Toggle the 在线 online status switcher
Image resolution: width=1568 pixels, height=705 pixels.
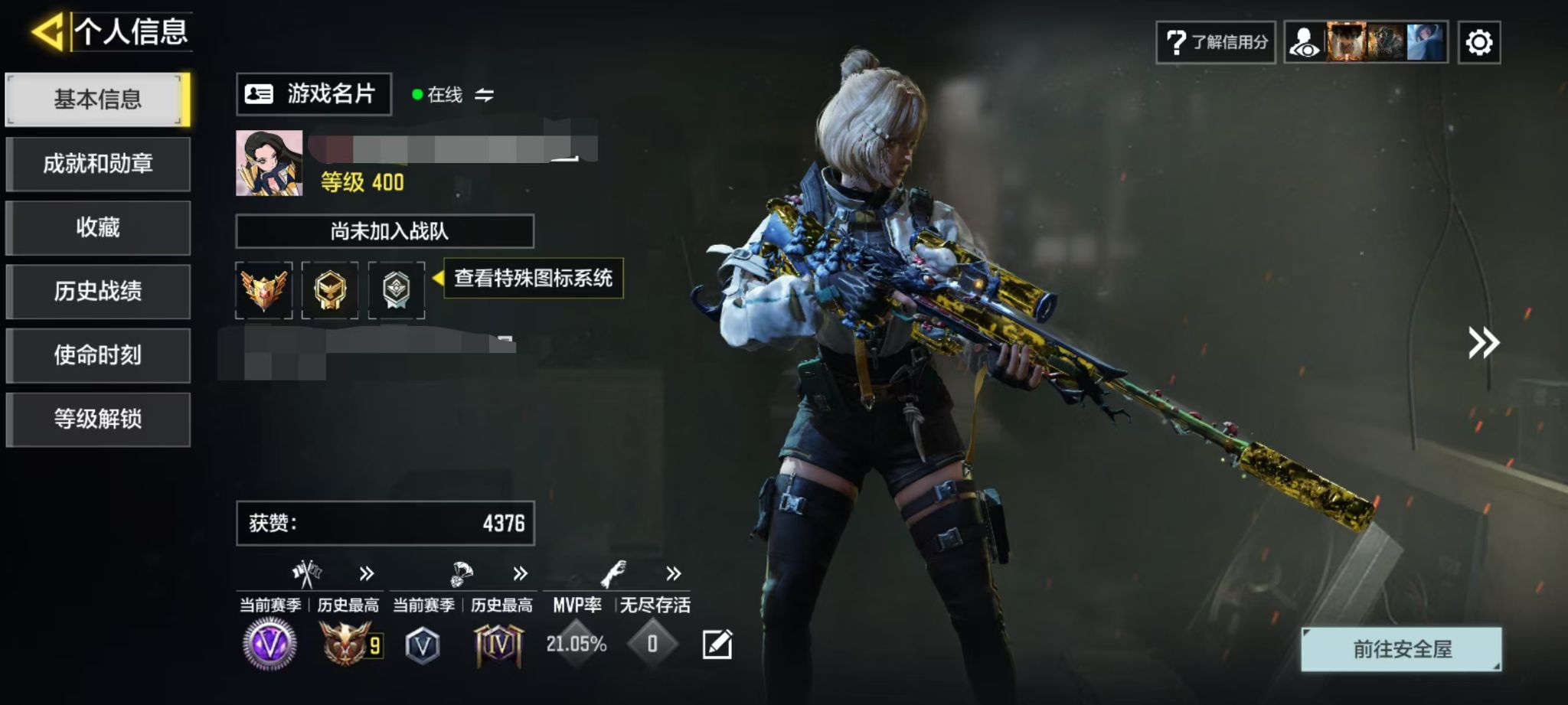(484, 95)
